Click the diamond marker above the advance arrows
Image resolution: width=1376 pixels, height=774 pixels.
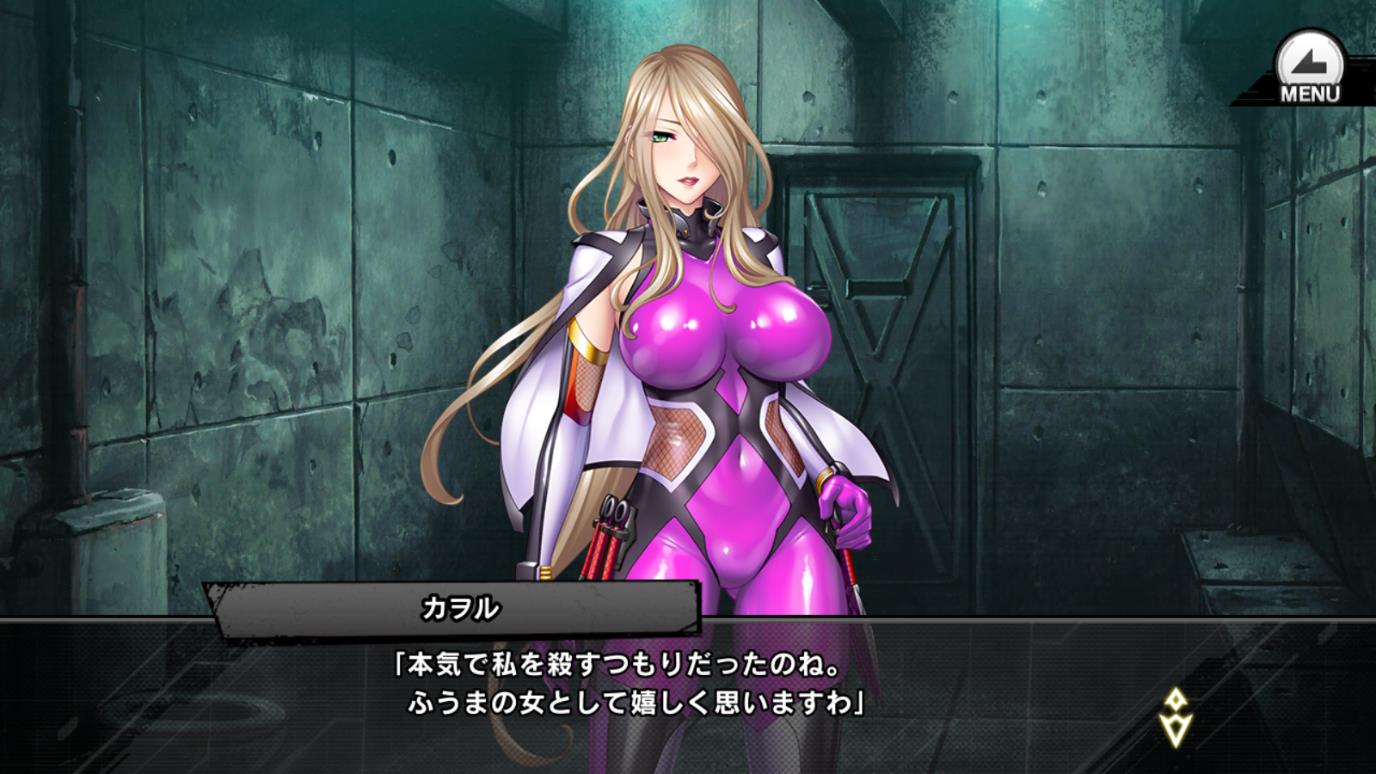(1176, 700)
